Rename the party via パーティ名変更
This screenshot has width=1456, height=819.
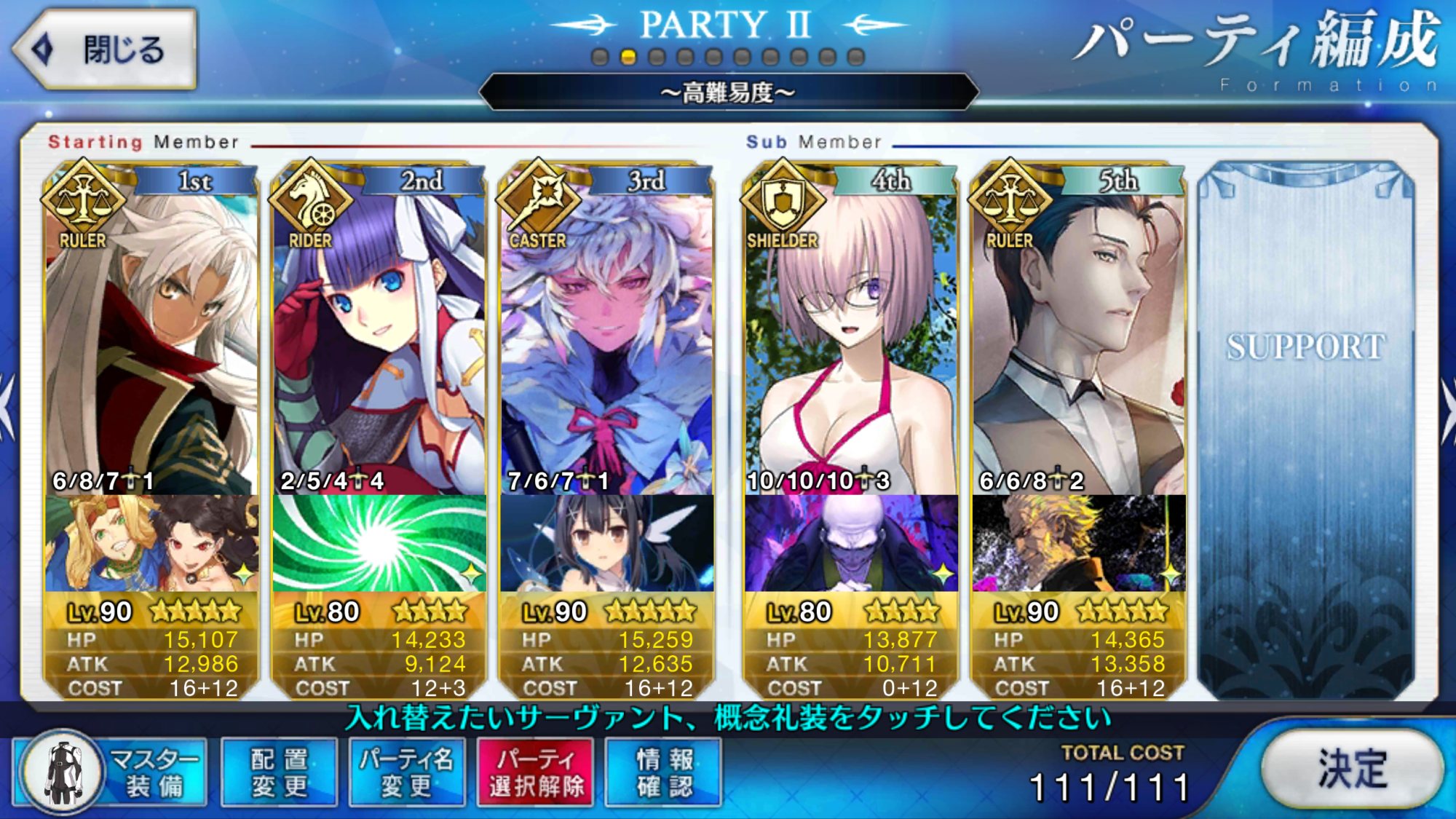pos(407,772)
